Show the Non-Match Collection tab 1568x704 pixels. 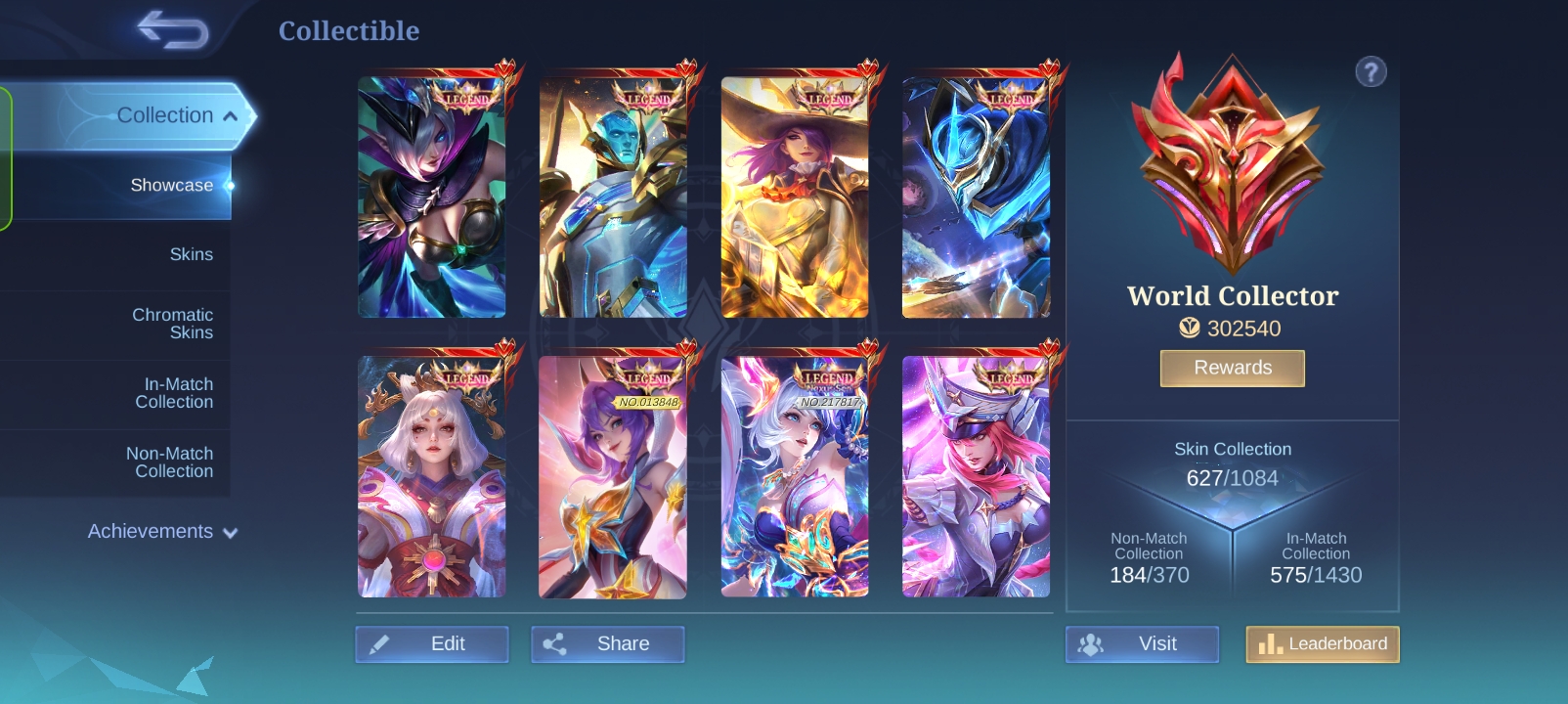(x=169, y=462)
